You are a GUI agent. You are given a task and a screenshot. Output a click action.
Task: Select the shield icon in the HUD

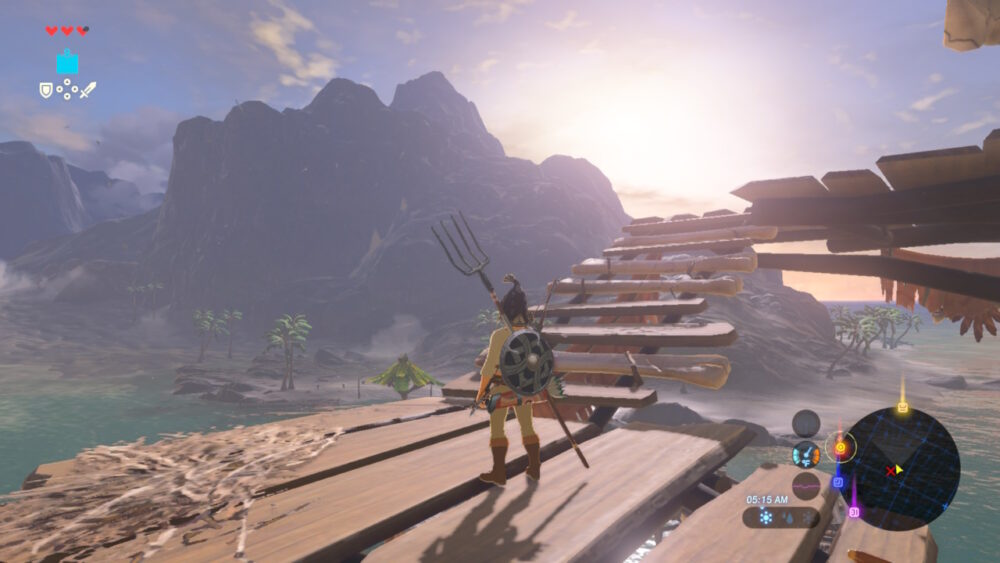tap(45, 90)
